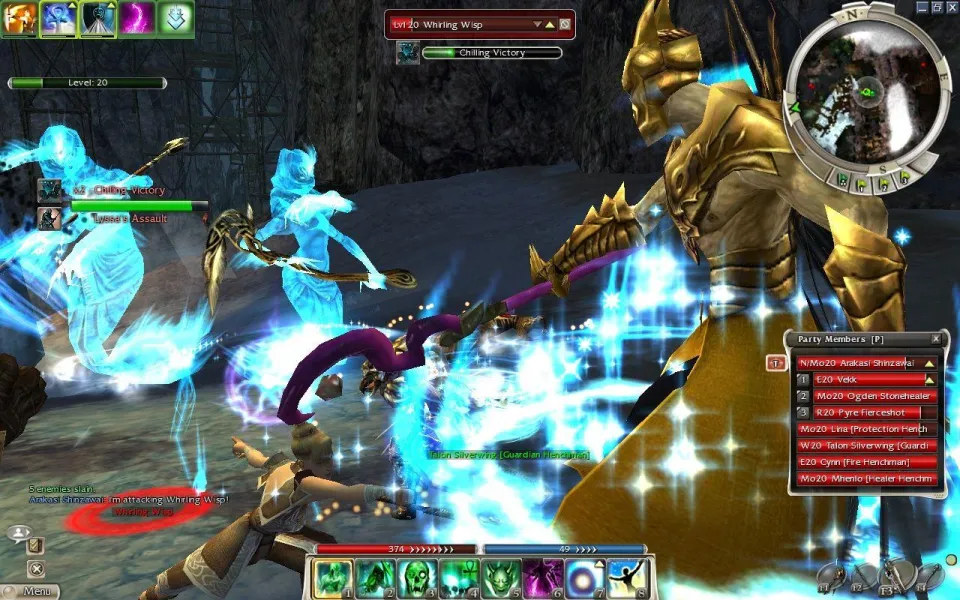Close the game window
The image size is (960, 600).
click(951, 6)
